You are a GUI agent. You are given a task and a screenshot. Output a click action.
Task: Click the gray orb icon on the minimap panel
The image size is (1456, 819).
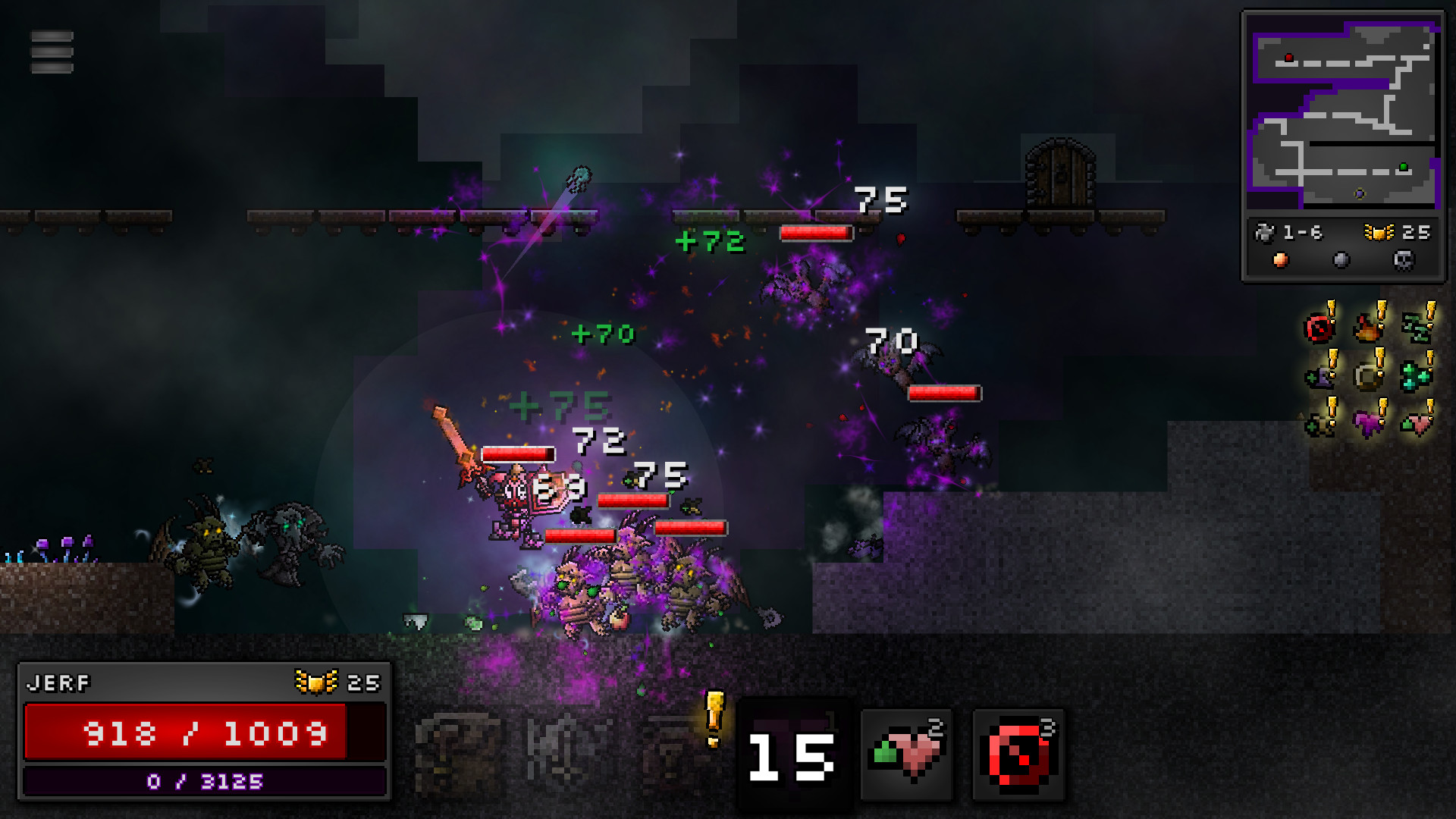[1341, 260]
